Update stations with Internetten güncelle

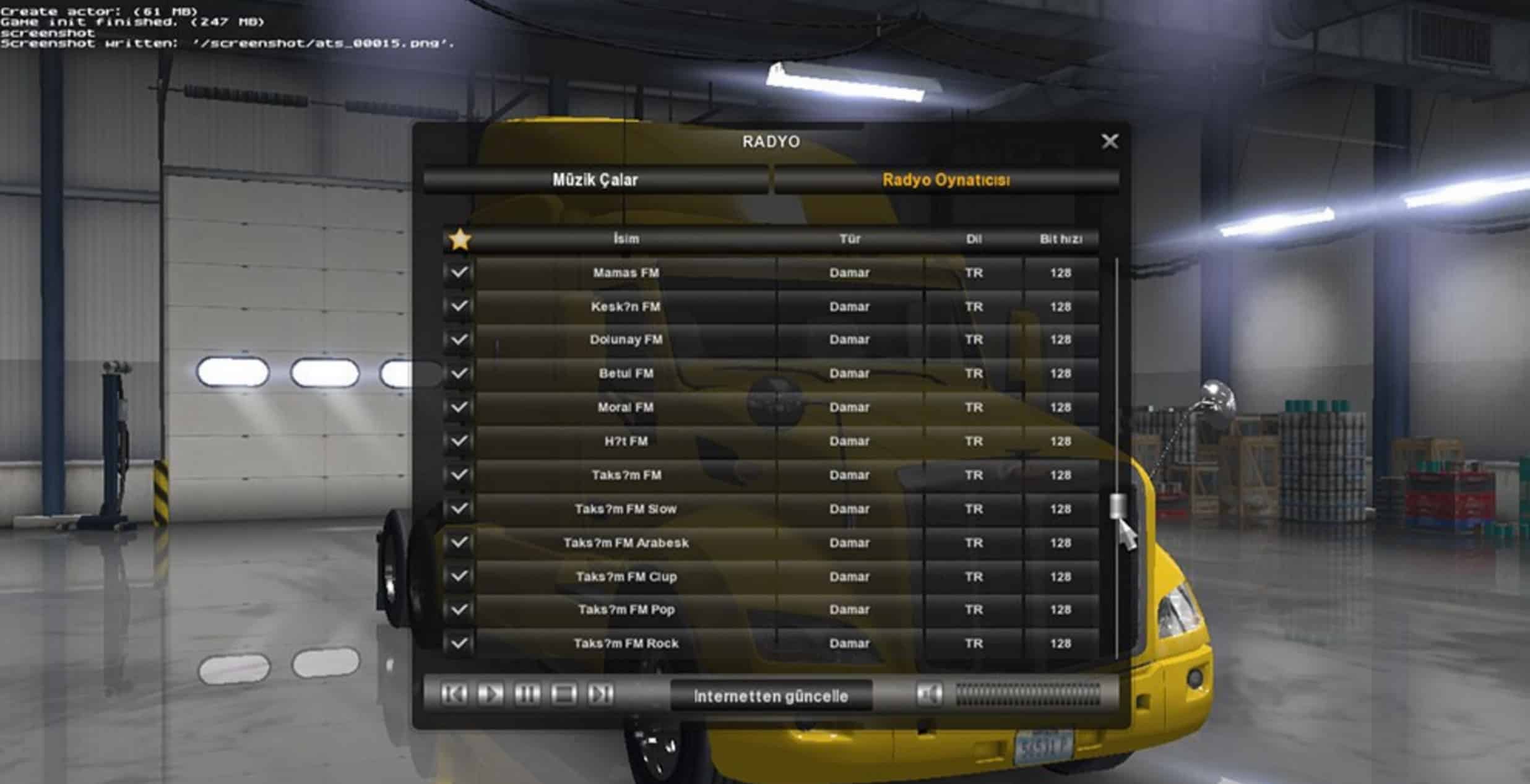click(x=771, y=696)
